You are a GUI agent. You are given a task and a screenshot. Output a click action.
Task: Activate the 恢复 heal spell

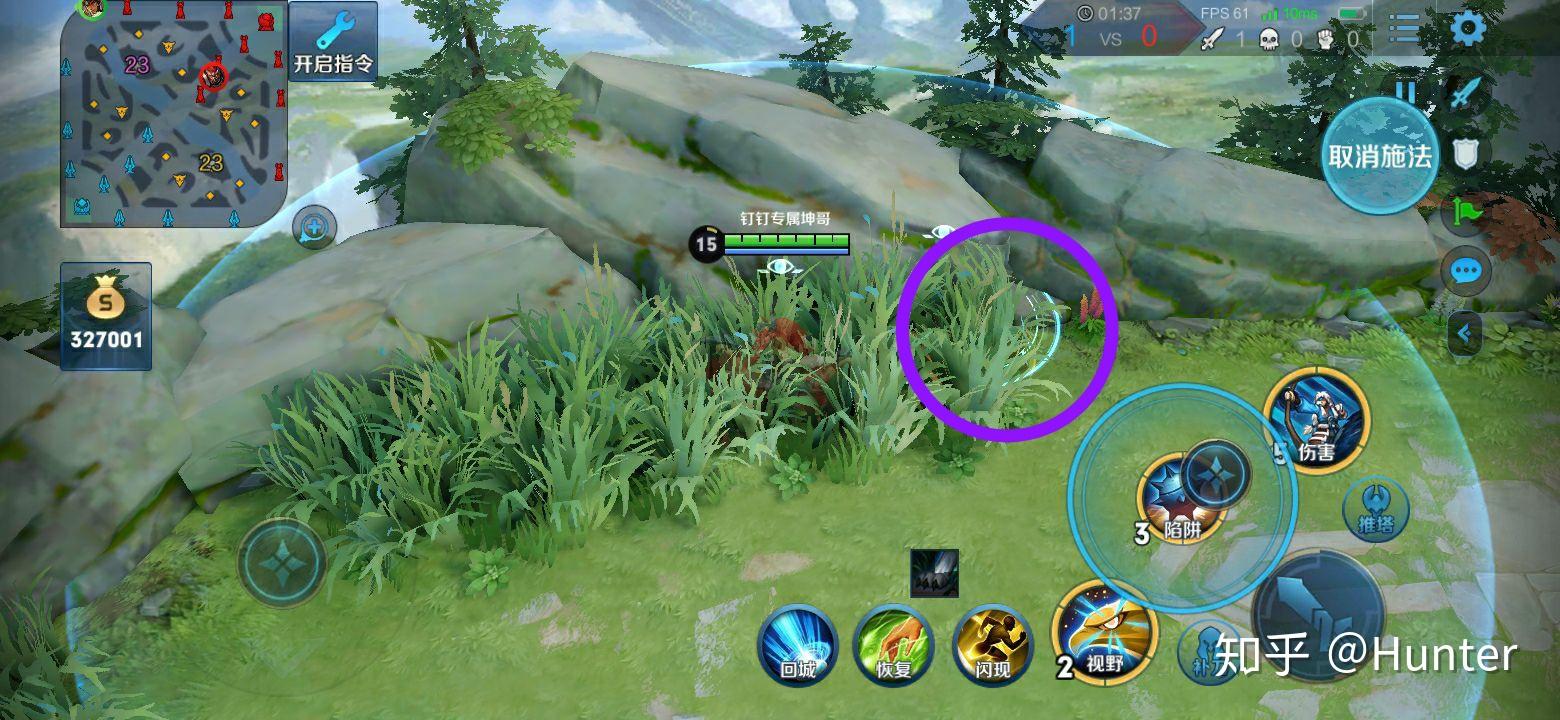(x=893, y=645)
